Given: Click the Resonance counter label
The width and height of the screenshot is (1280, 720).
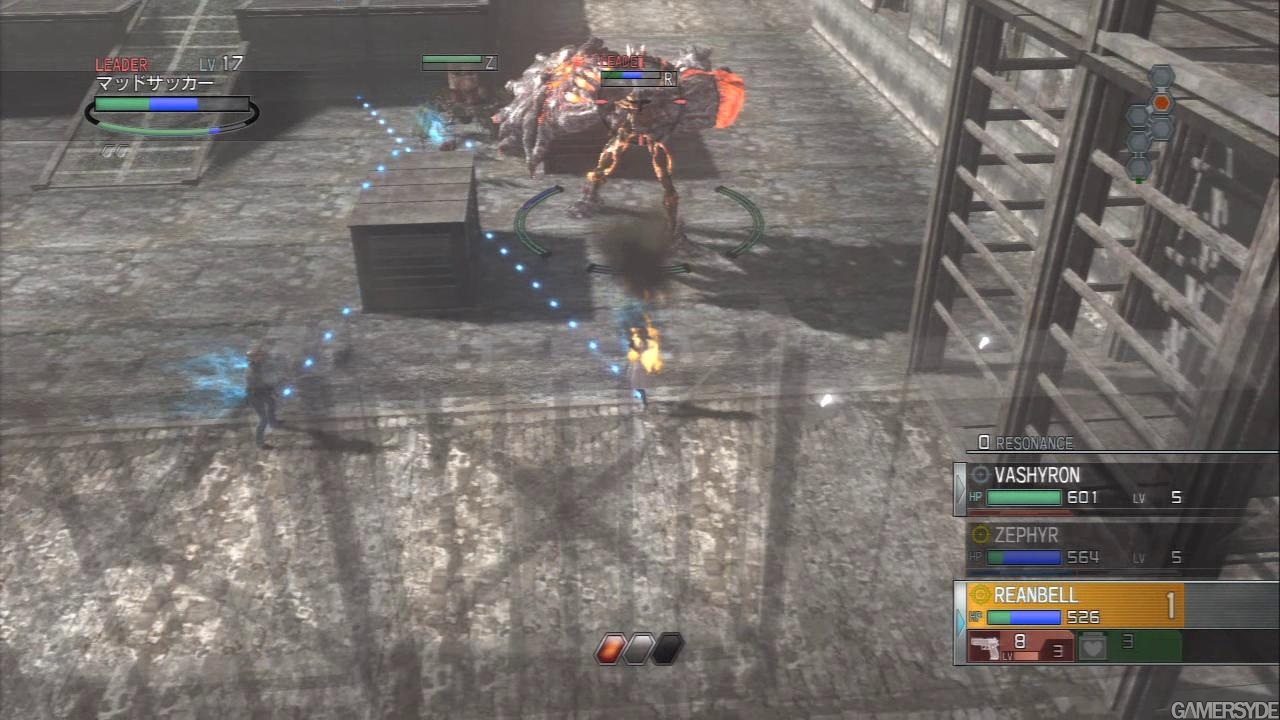Looking at the screenshot, I should click(1025, 443).
